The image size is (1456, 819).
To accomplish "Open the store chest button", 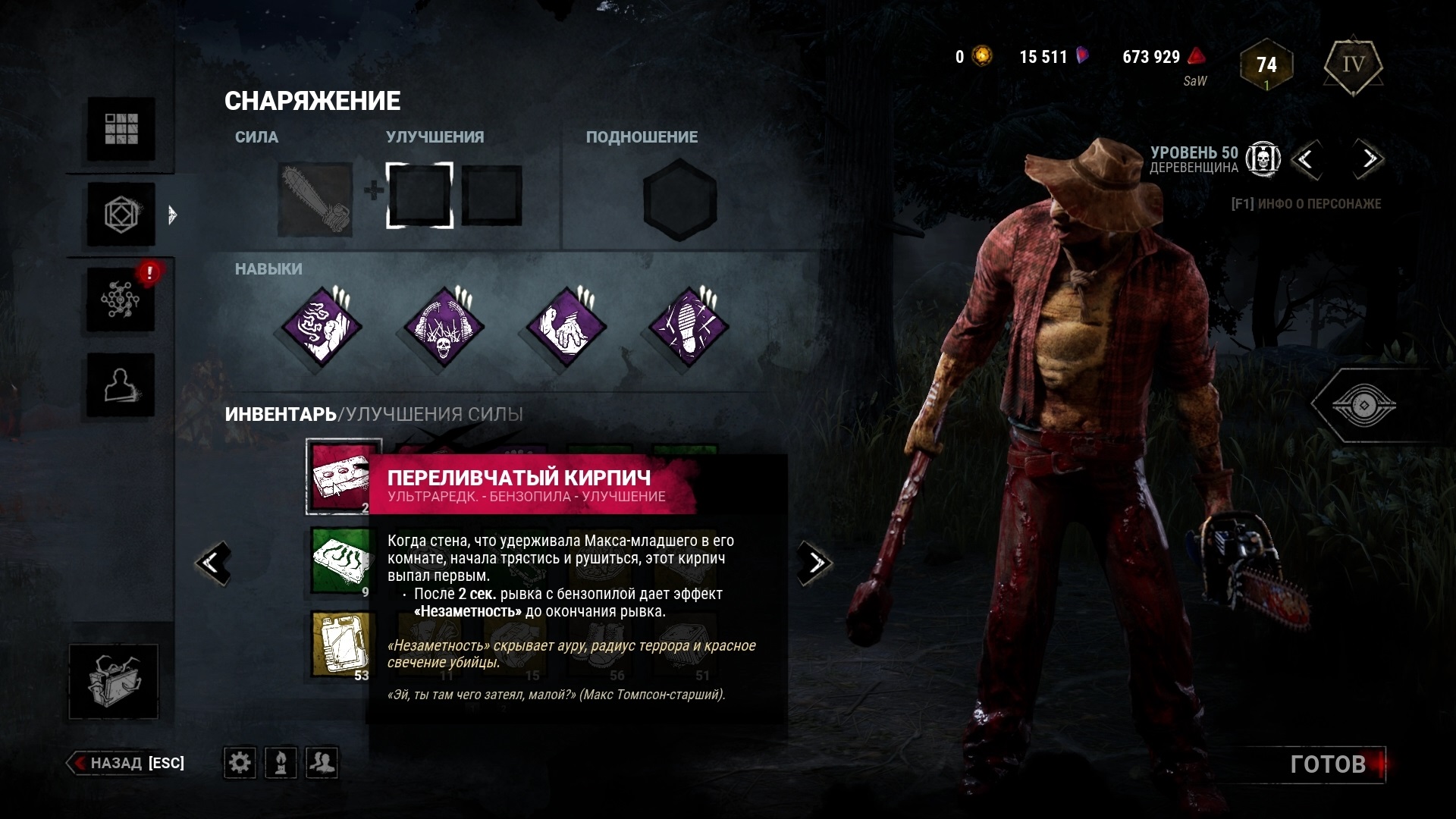I will coord(114,681).
